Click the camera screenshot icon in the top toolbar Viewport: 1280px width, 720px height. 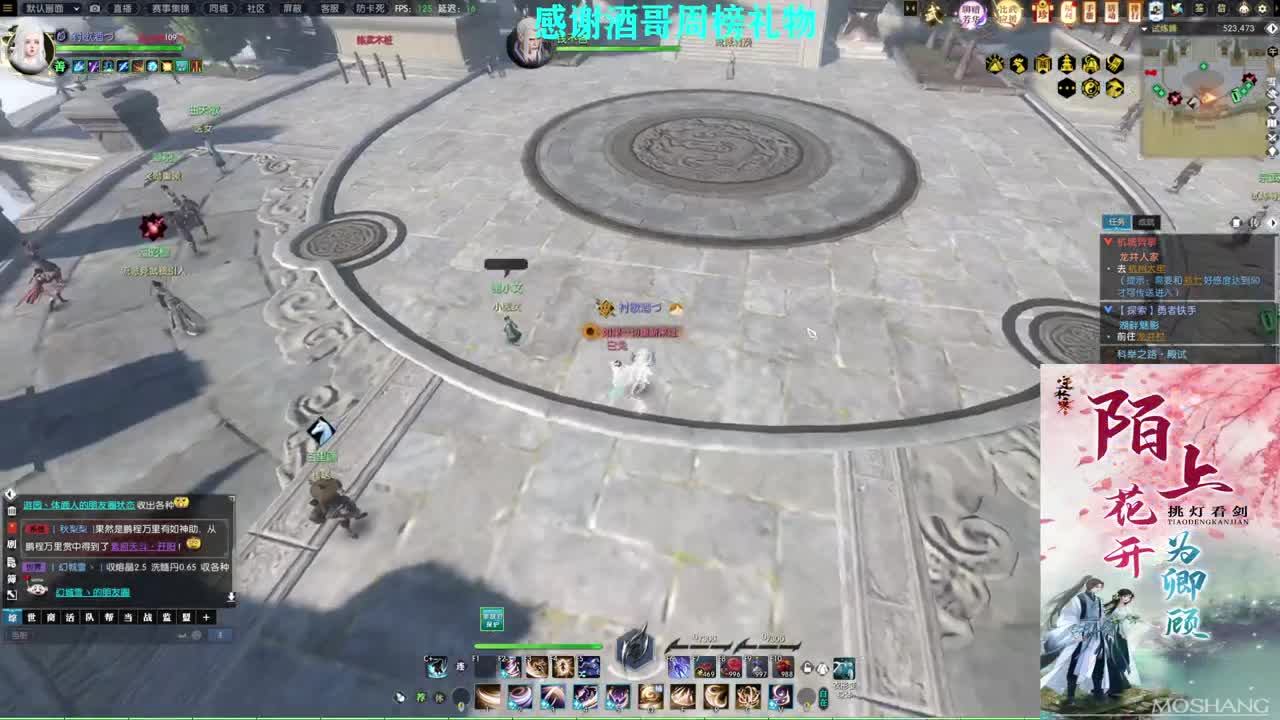(95, 8)
